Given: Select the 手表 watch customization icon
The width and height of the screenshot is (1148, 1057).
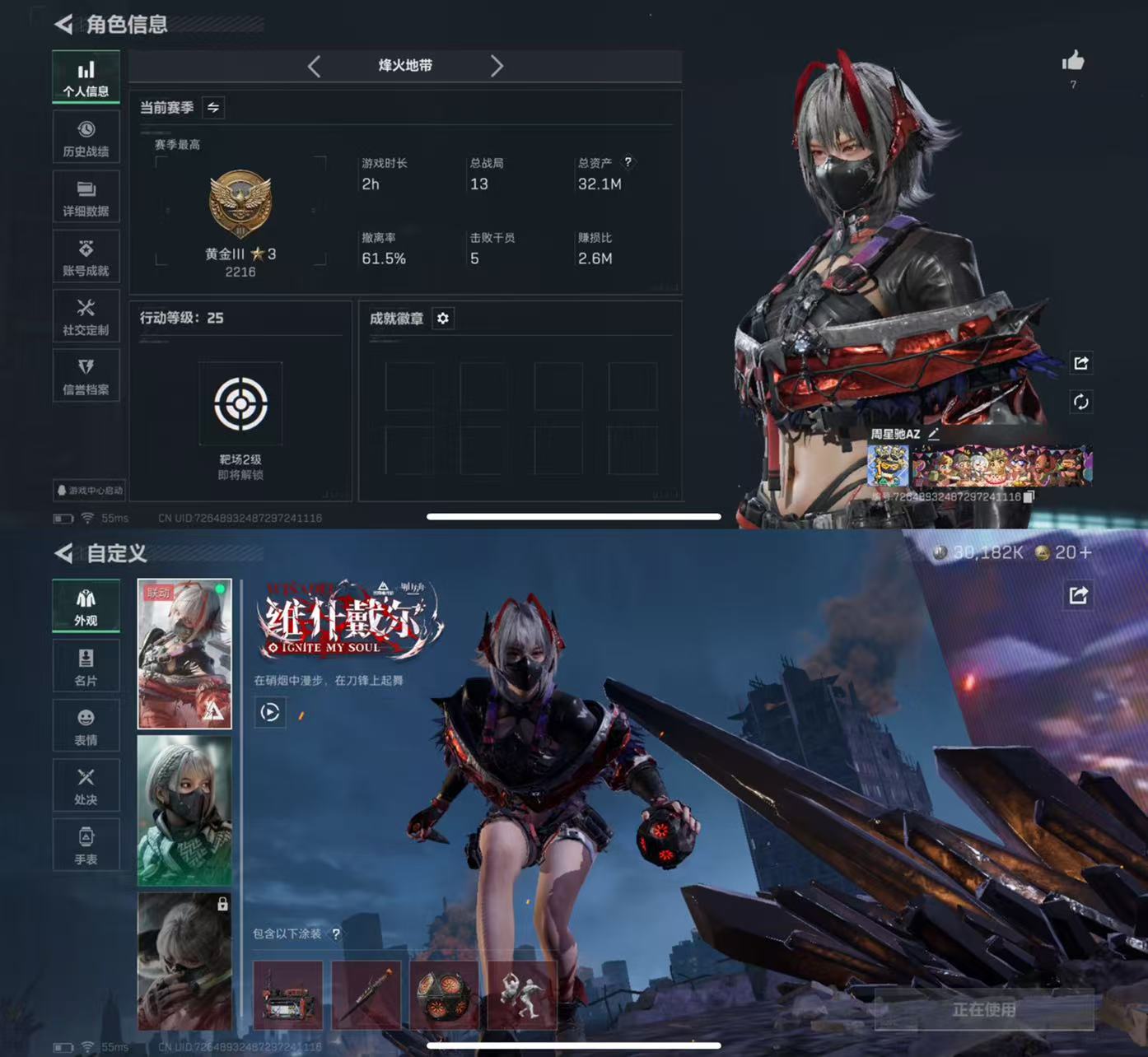Looking at the screenshot, I should (x=86, y=845).
